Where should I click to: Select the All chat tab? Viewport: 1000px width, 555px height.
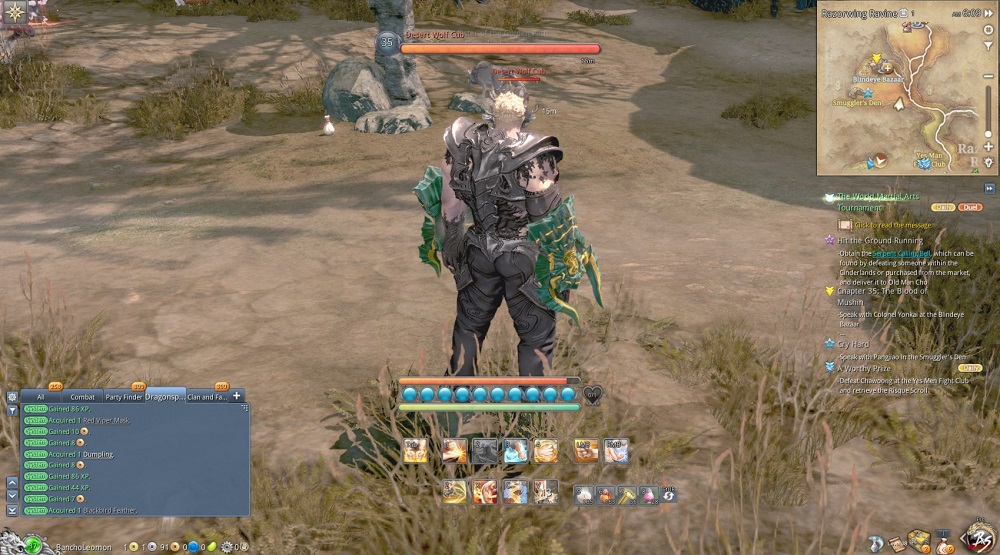coord(40,397)
